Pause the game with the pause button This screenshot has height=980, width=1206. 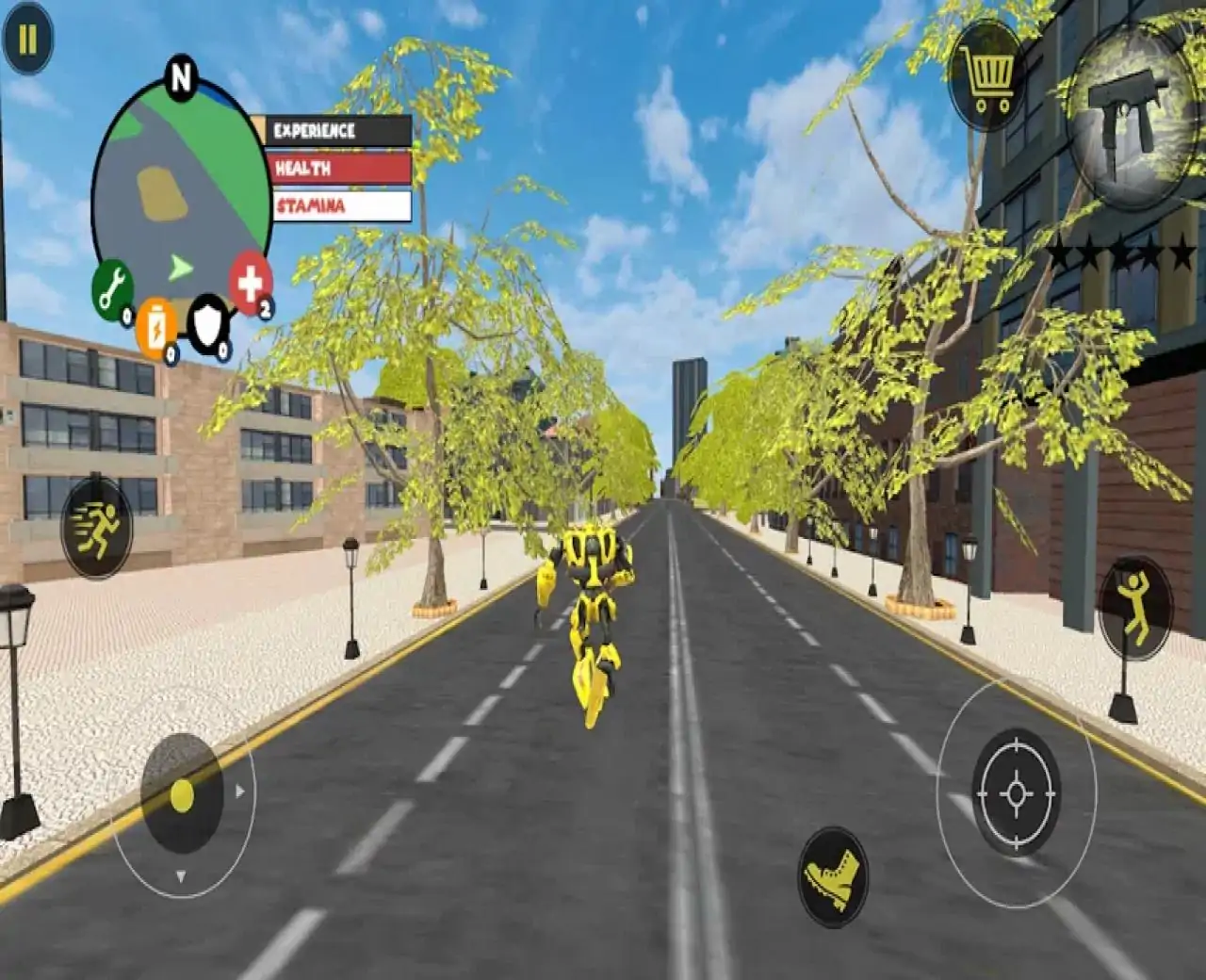(x=27, y=39)
